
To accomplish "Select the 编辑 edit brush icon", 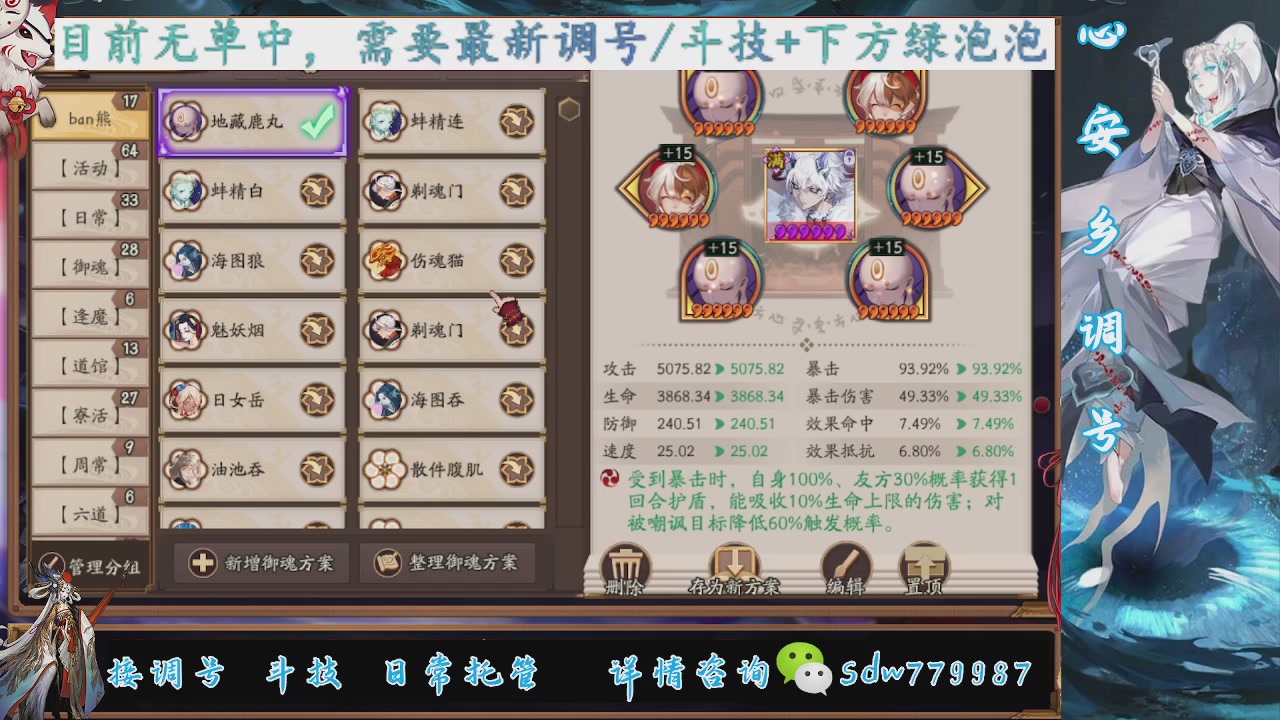I will pyautogui.click(x=847, y=562).
